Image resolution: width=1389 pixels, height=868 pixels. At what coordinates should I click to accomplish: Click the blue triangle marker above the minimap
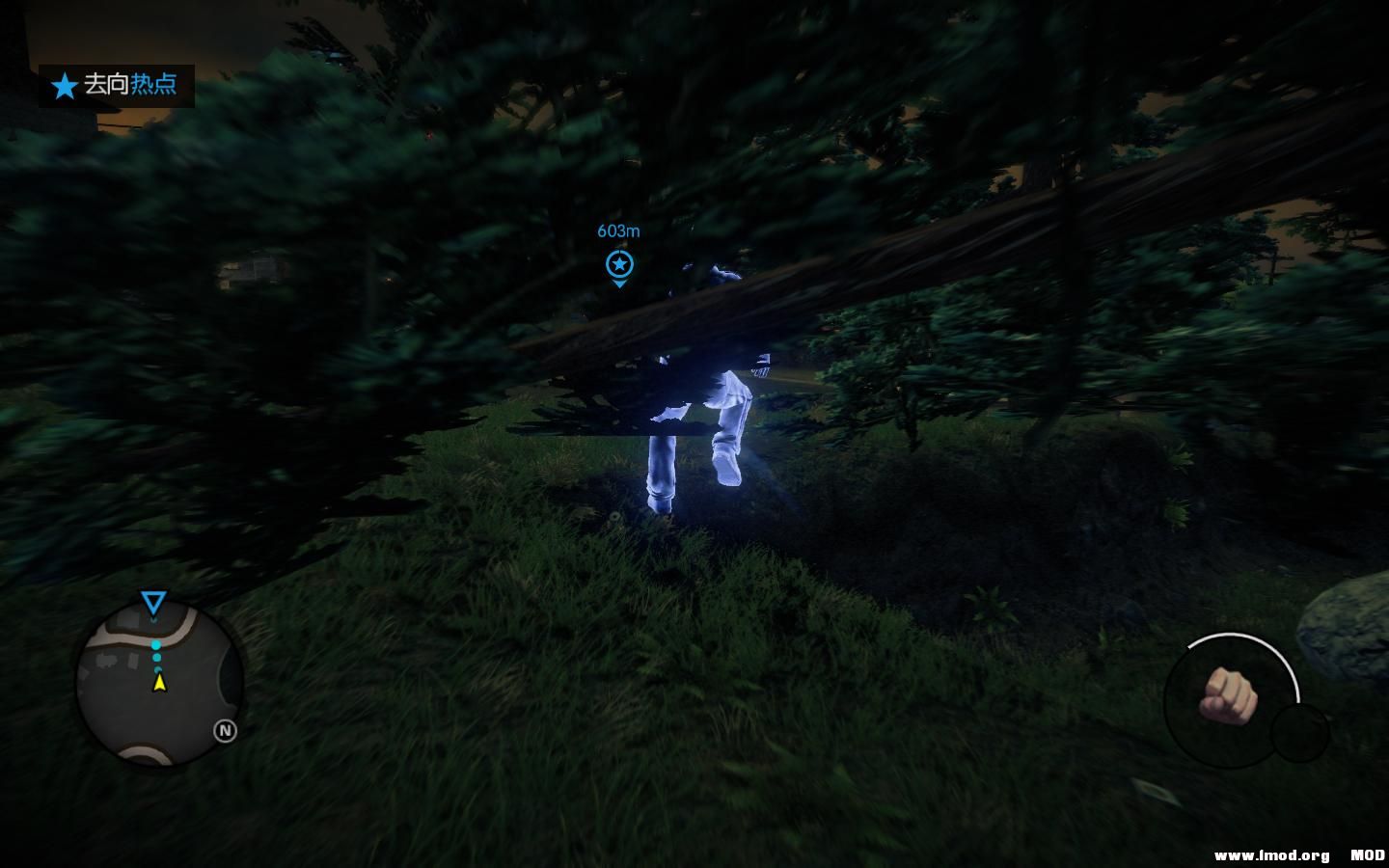[153, 604]
